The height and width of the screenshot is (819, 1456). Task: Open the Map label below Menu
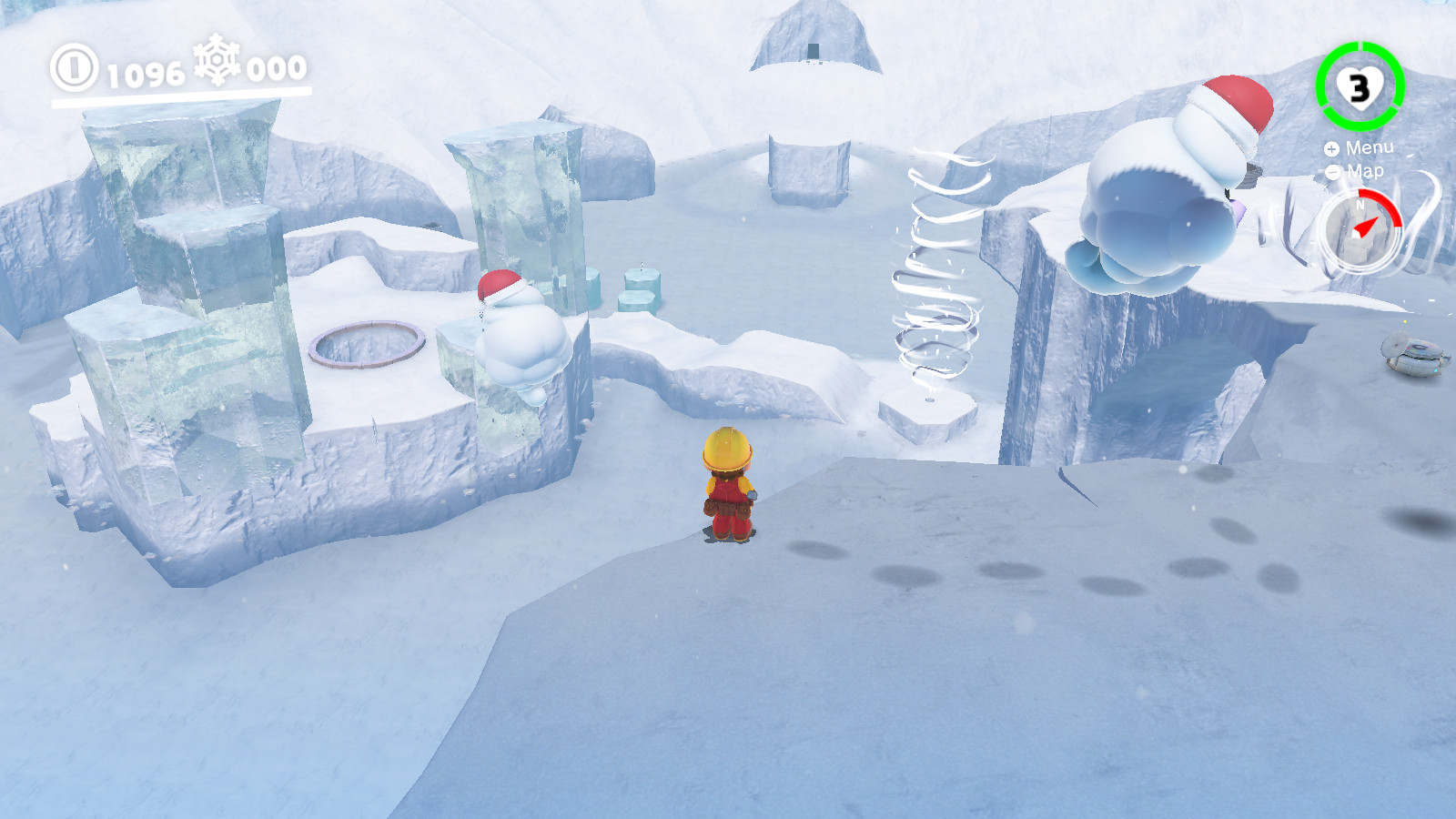(1368, 173)
